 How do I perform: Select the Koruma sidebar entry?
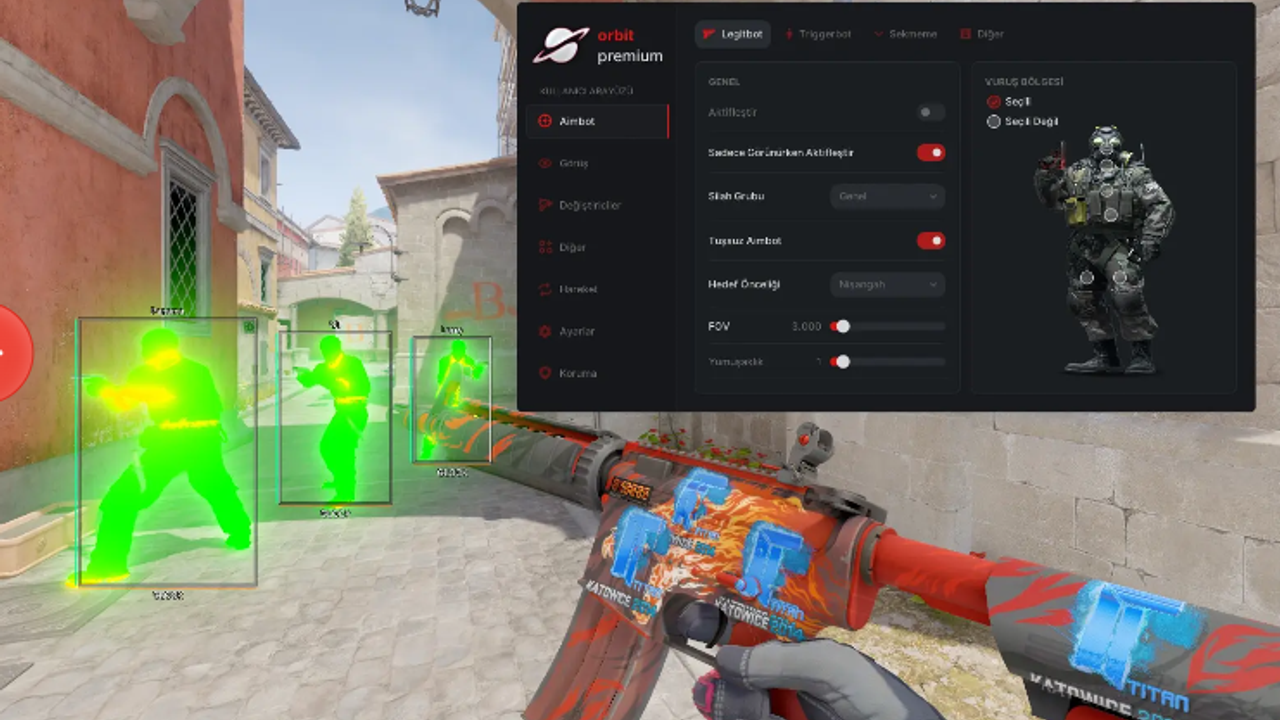pyautogui.click(x=577, y=373)
